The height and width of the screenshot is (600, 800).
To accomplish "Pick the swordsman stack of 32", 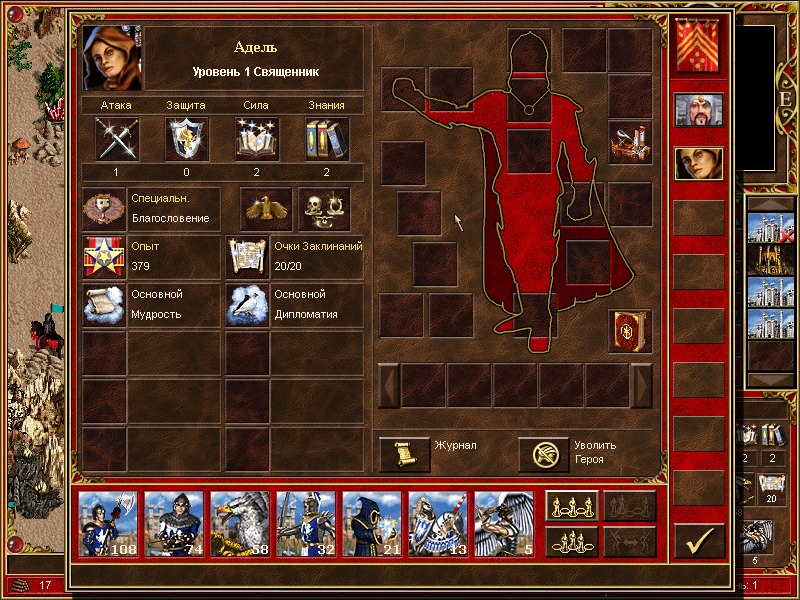I will [306, 523].
